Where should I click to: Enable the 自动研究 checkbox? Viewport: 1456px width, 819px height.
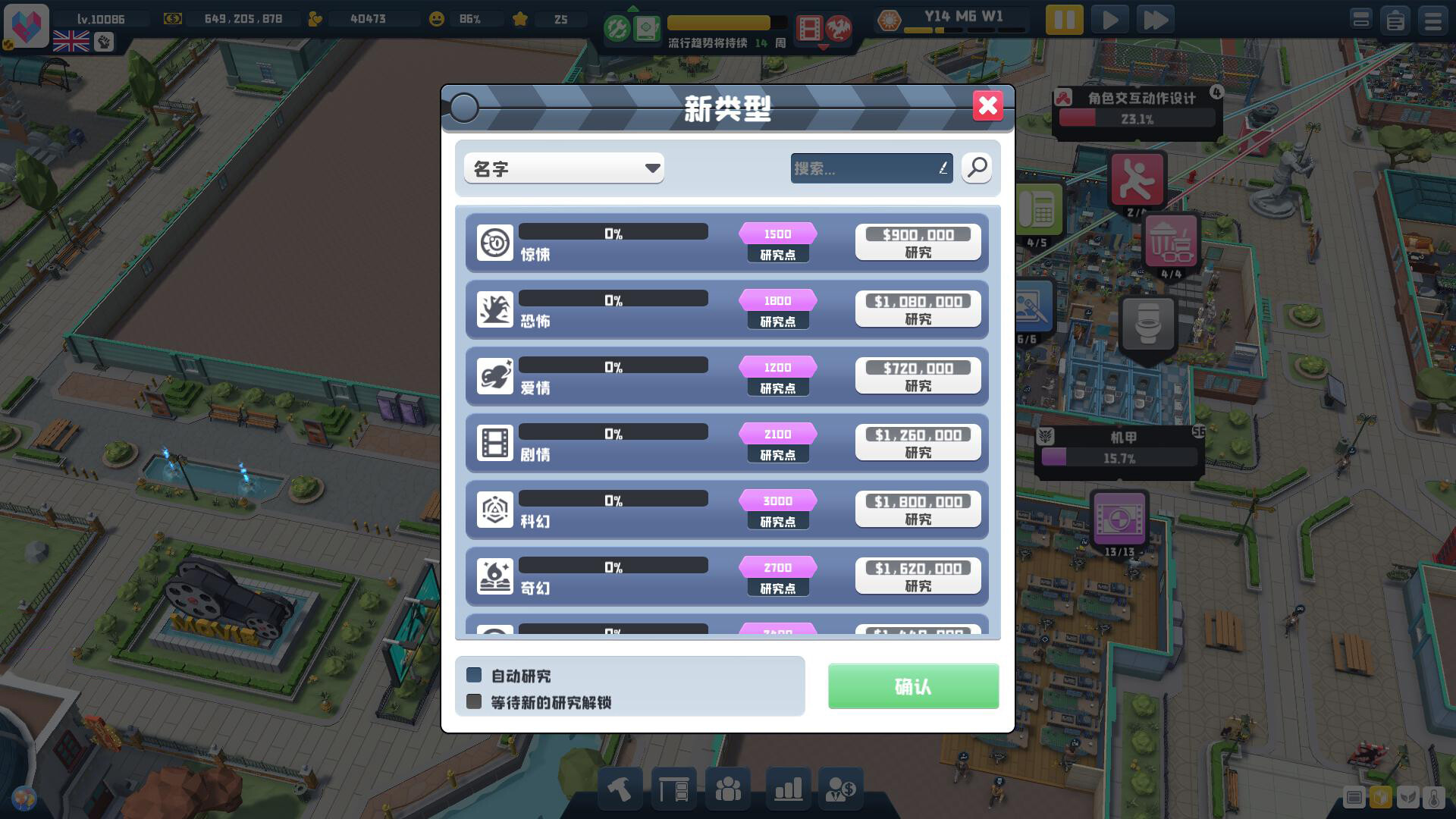pyautogui.click(x=475, y=675)
